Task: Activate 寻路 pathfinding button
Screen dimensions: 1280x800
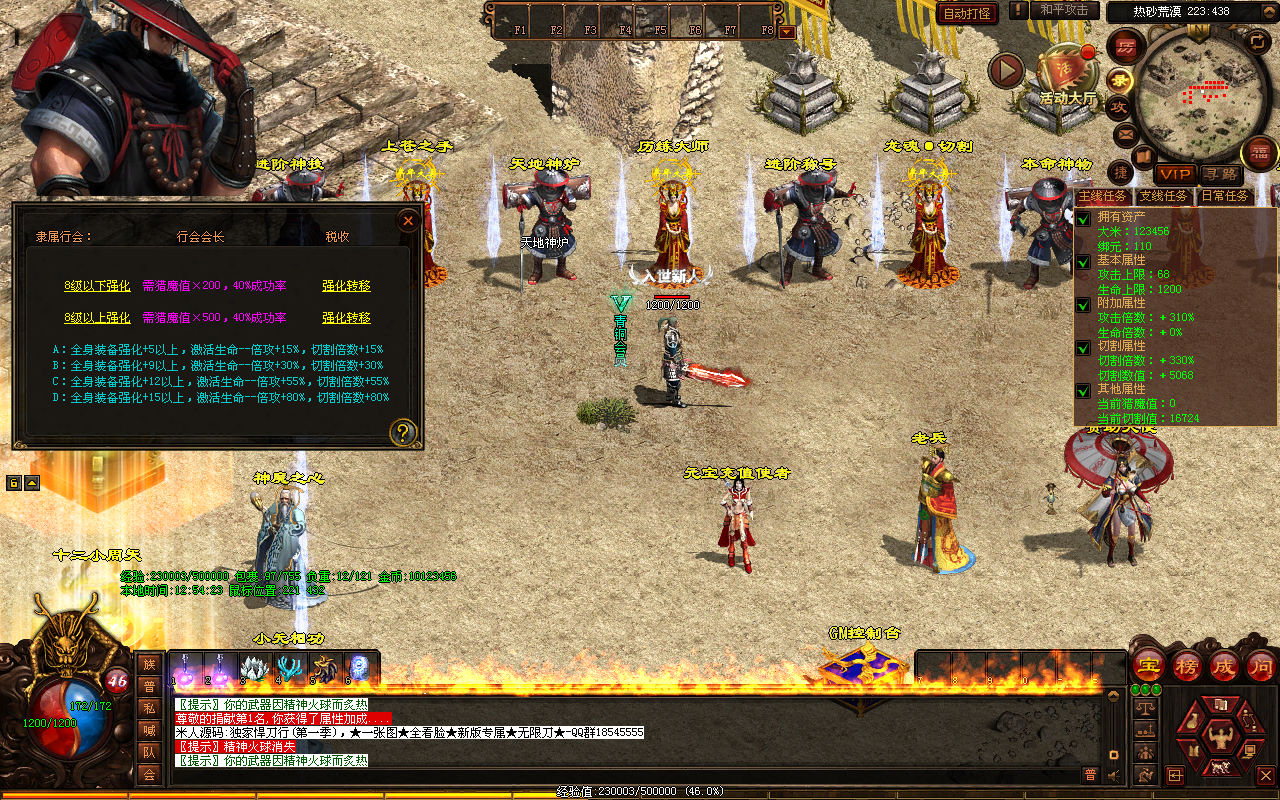Action: [1219, 174]
